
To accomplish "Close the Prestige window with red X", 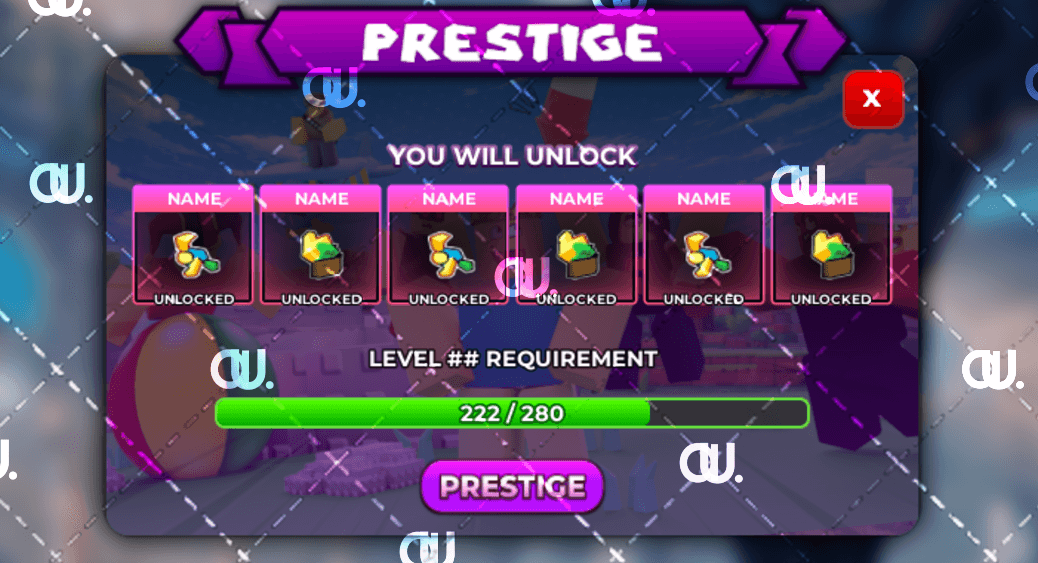I will click(872, 99).
